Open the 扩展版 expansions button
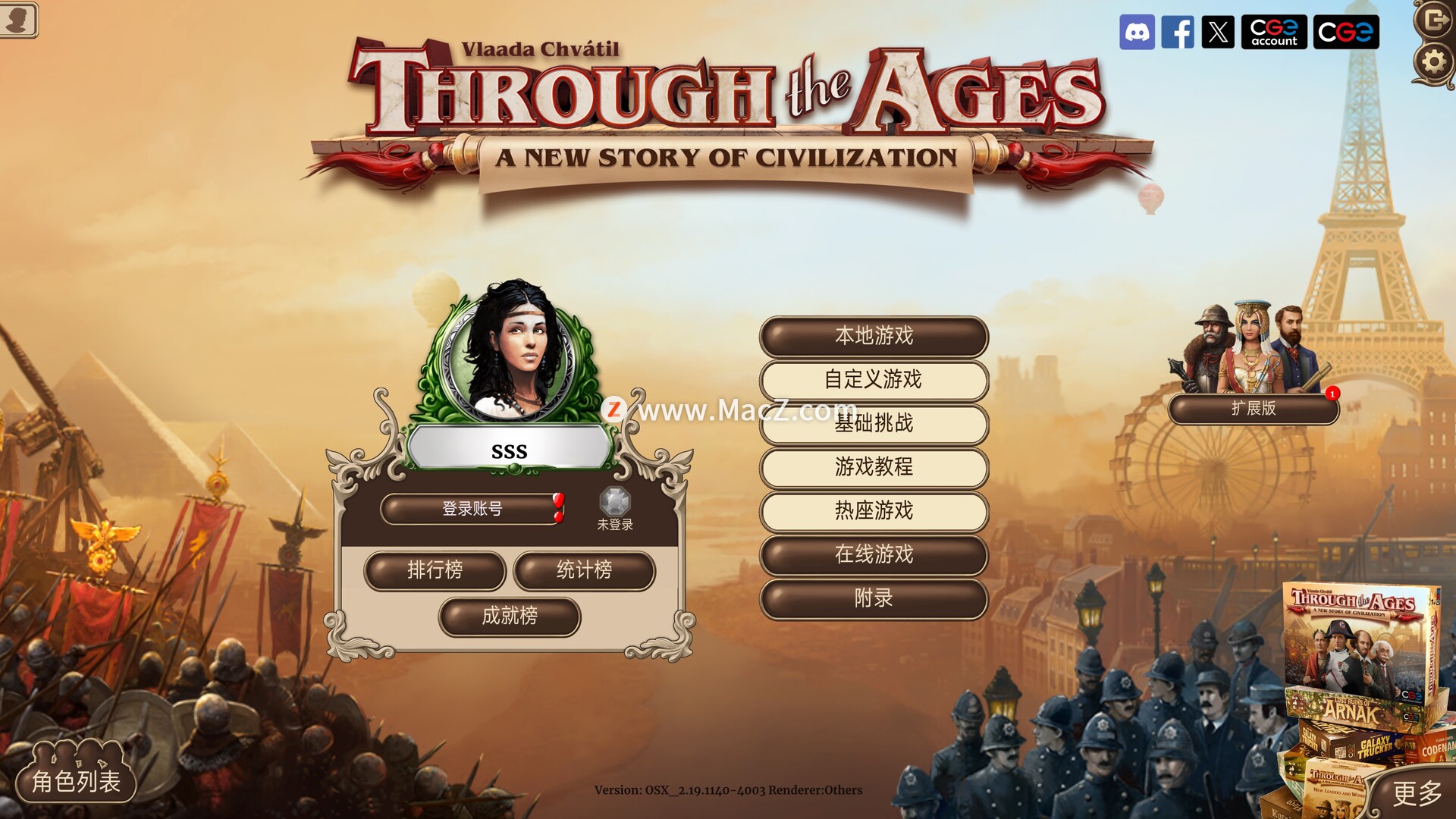 [x=1254, y=409]
